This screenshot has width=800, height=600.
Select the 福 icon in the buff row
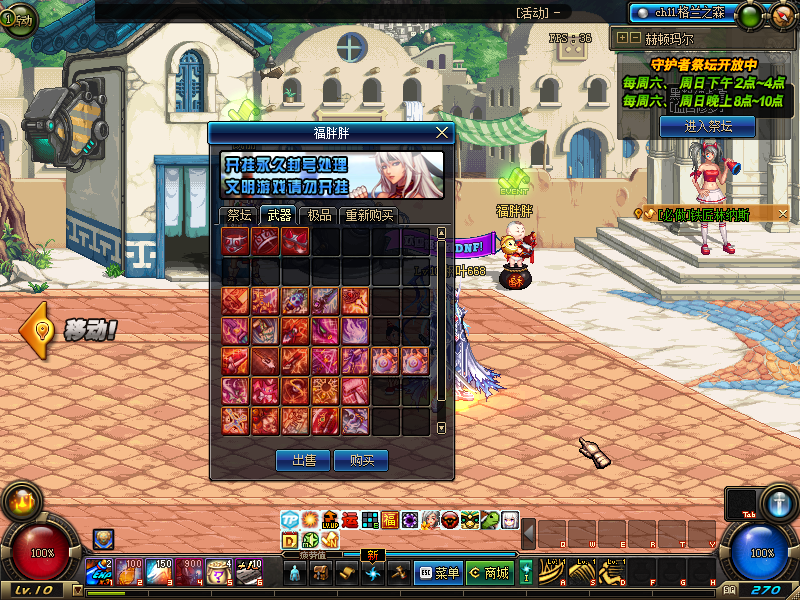coord(390,520)
